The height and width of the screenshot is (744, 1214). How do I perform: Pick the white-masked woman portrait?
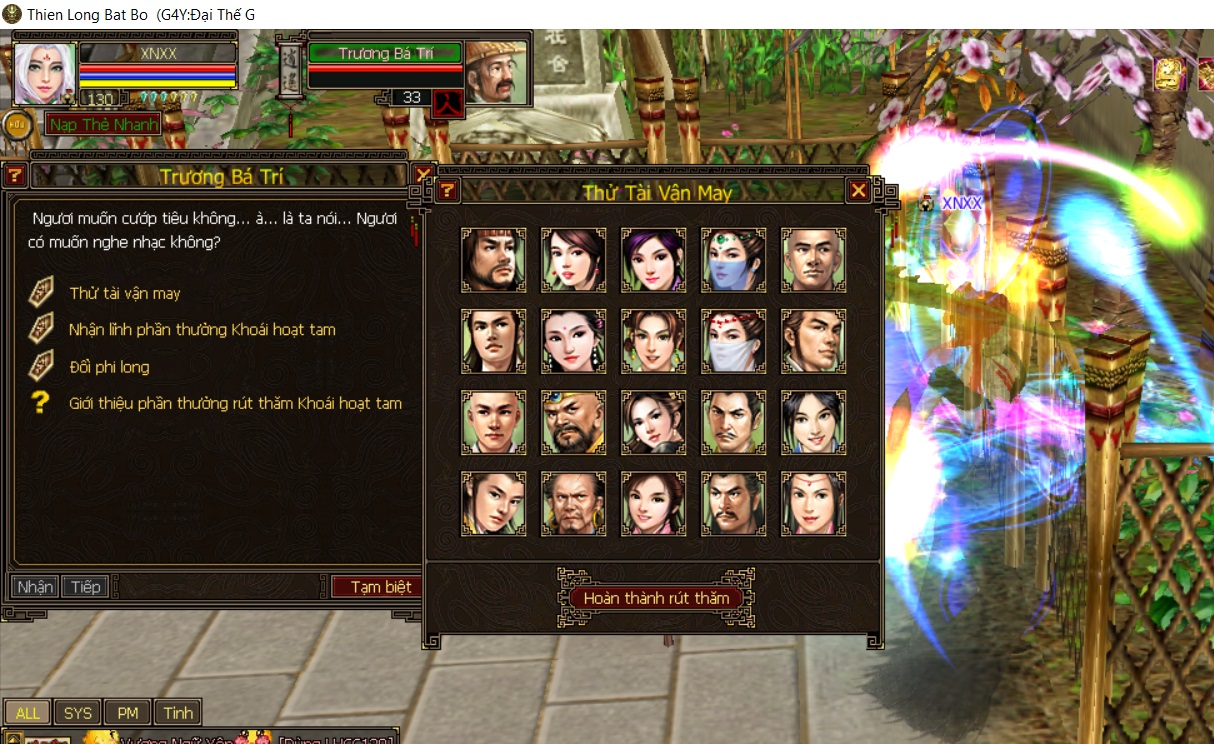coord(733,341)
